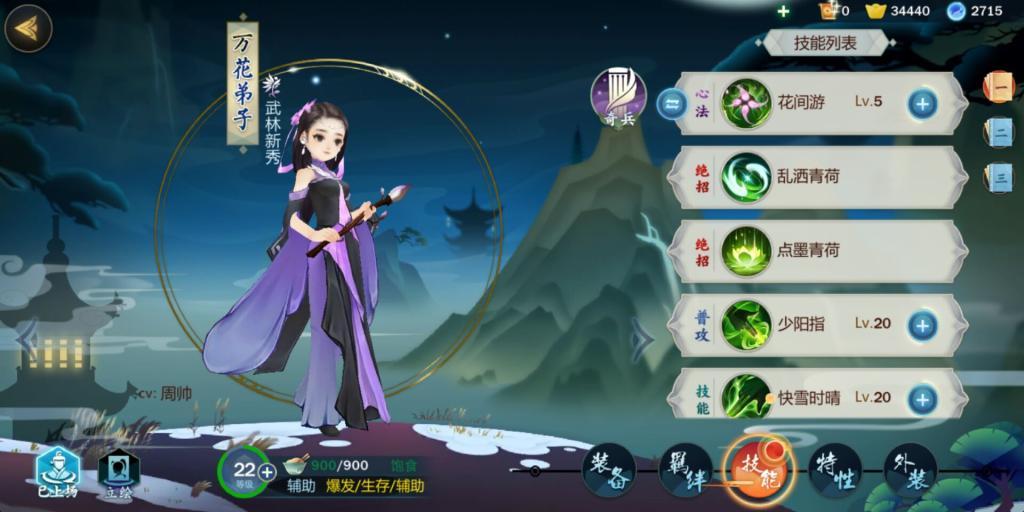Screen dimensions: 1024x512
Task: Increase character level with the plus button
Action: [267, 472]
